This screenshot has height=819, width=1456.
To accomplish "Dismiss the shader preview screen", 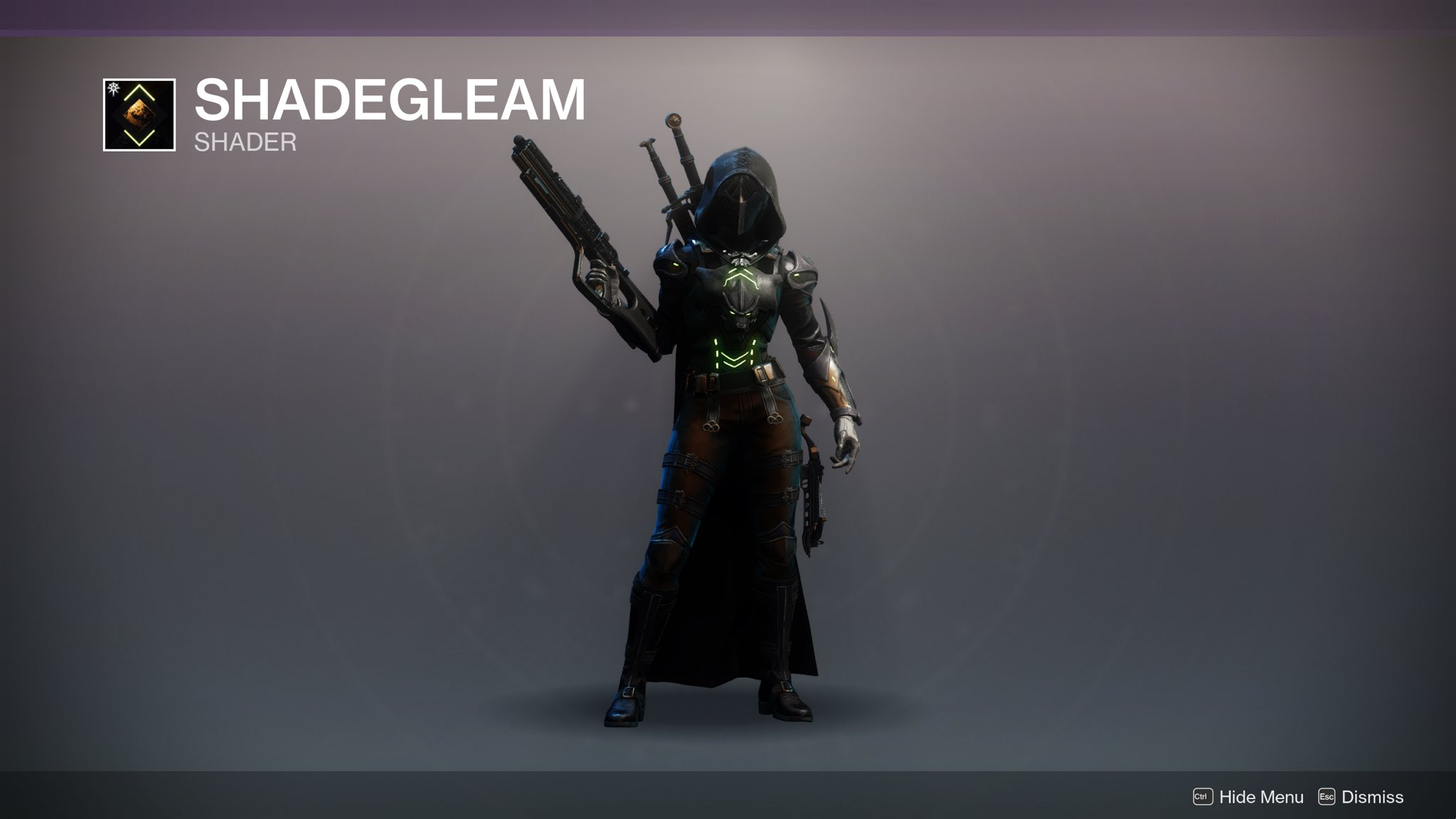I will [1361, 797].
